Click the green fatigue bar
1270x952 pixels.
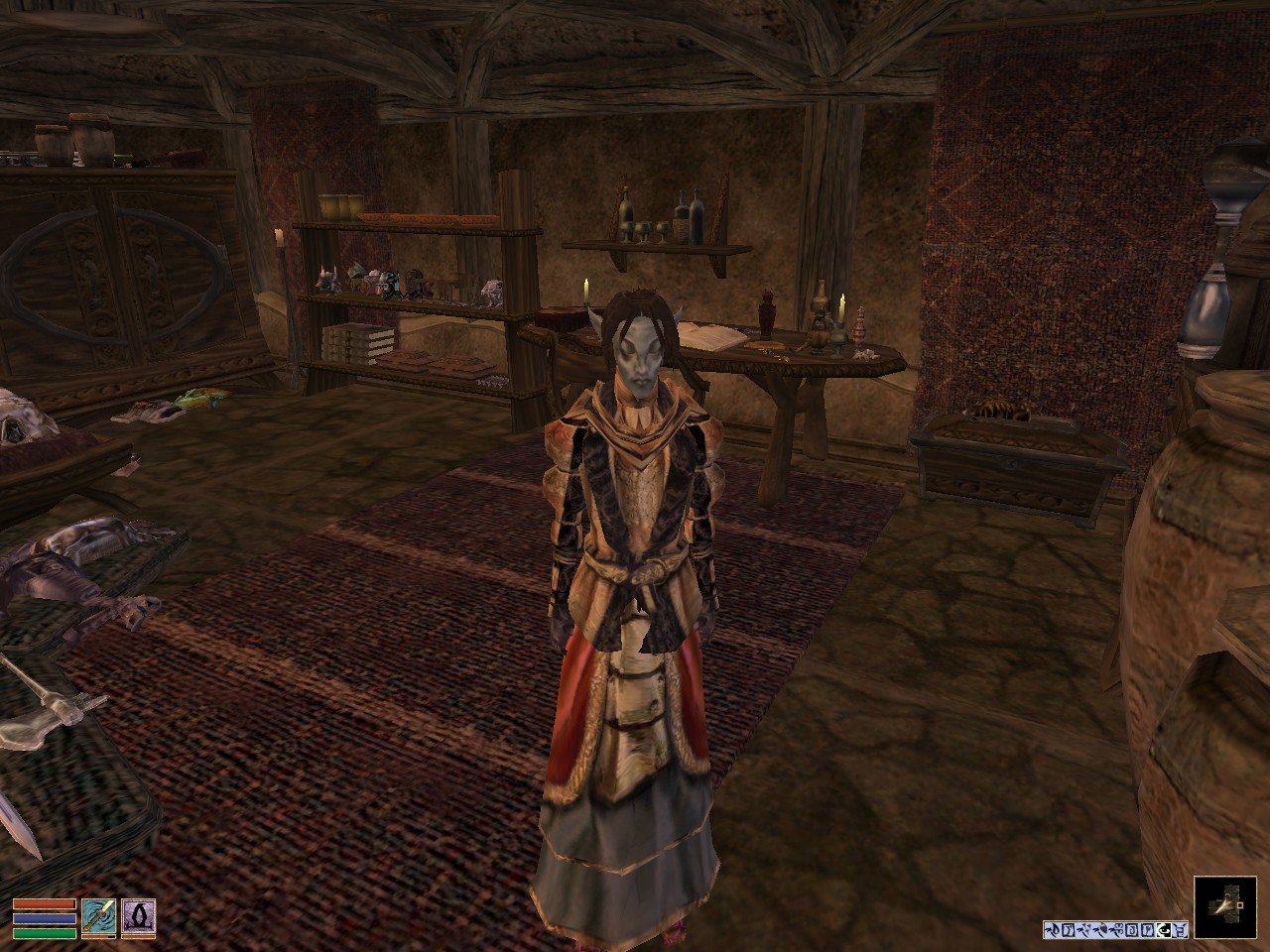click(44, 932)
